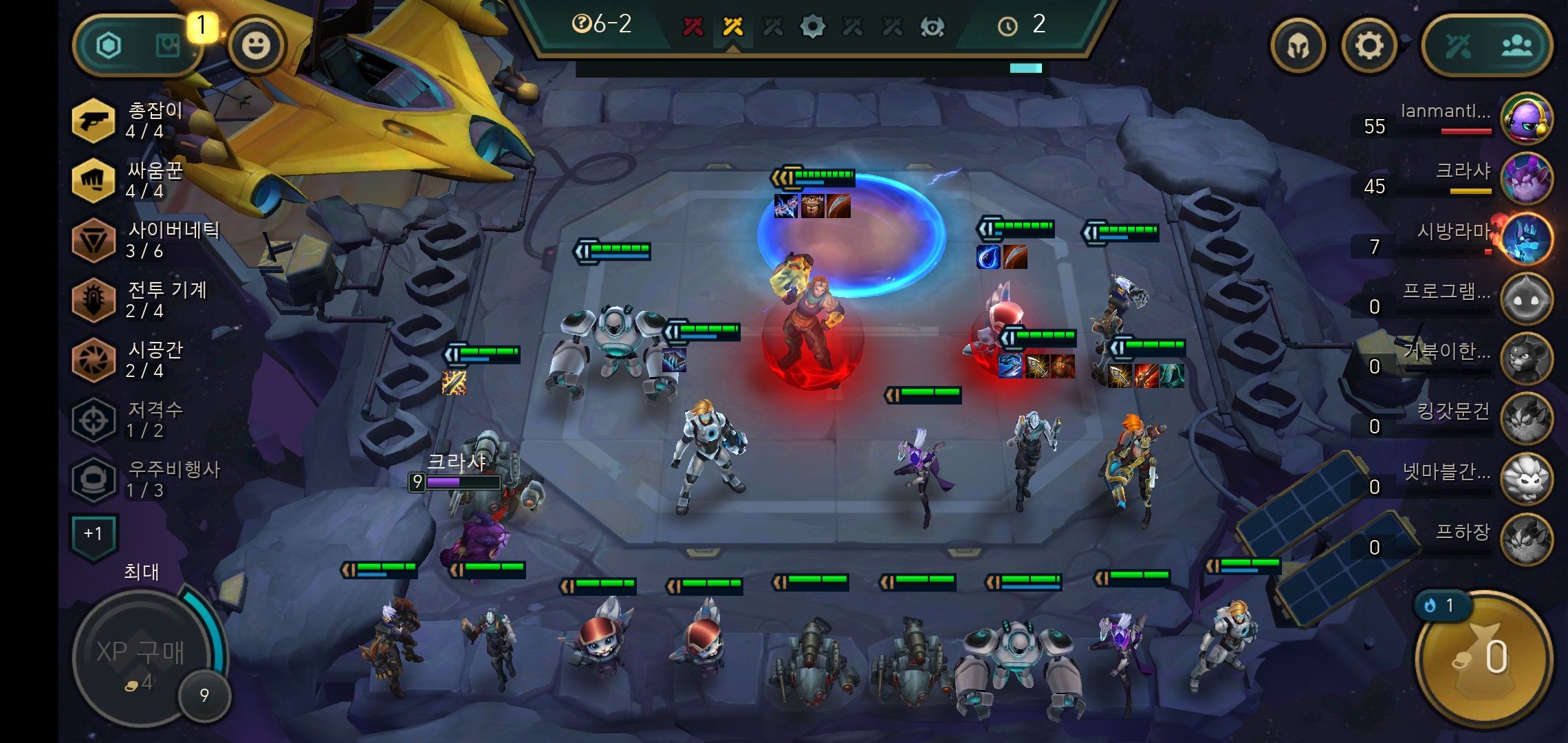Toggle the scoreboard players view button
This screenshot has height=743, width=1568.
[1516, 46]
